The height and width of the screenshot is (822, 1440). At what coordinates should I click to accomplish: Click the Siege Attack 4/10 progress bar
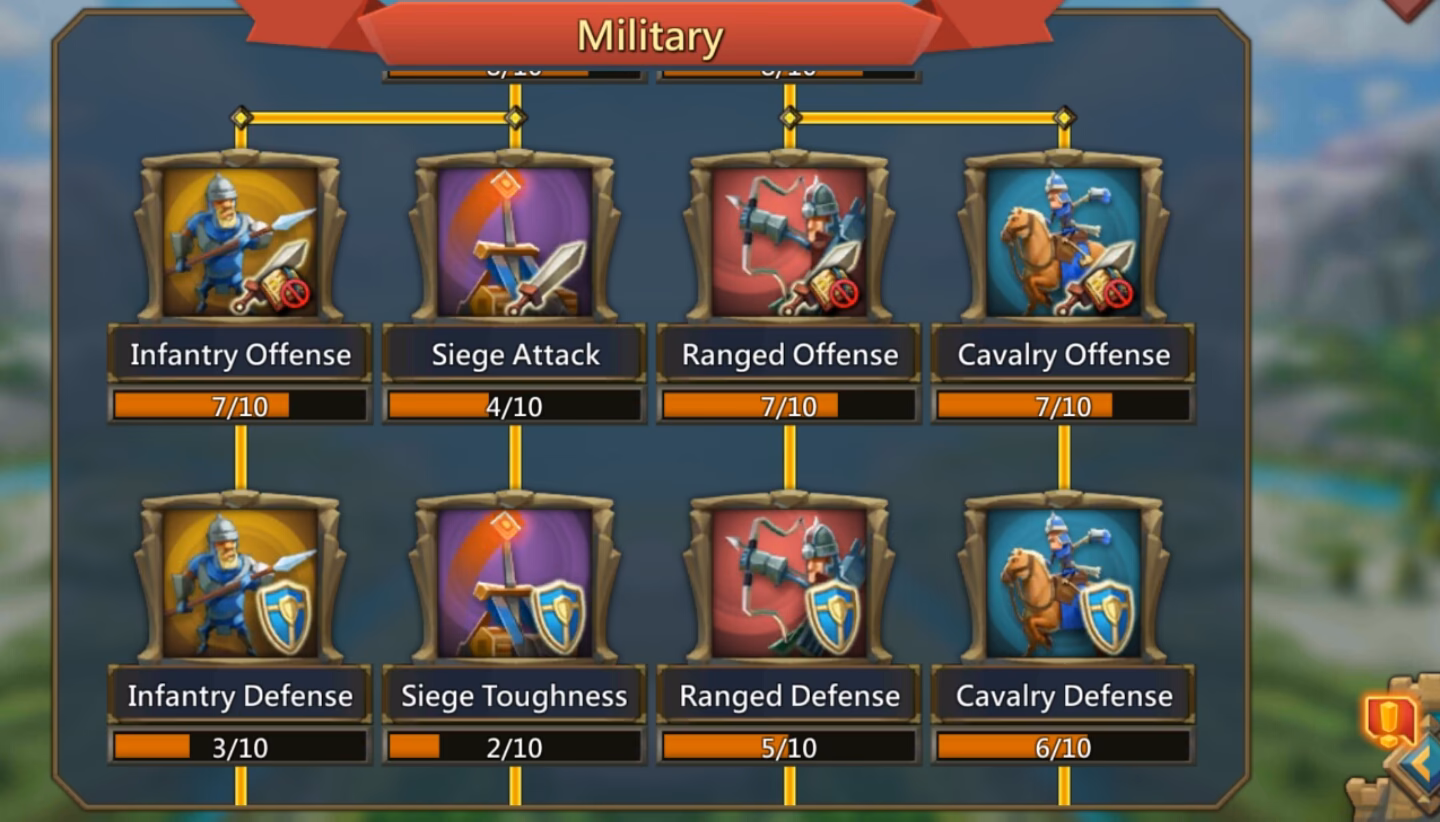click(x=512, y=406)
